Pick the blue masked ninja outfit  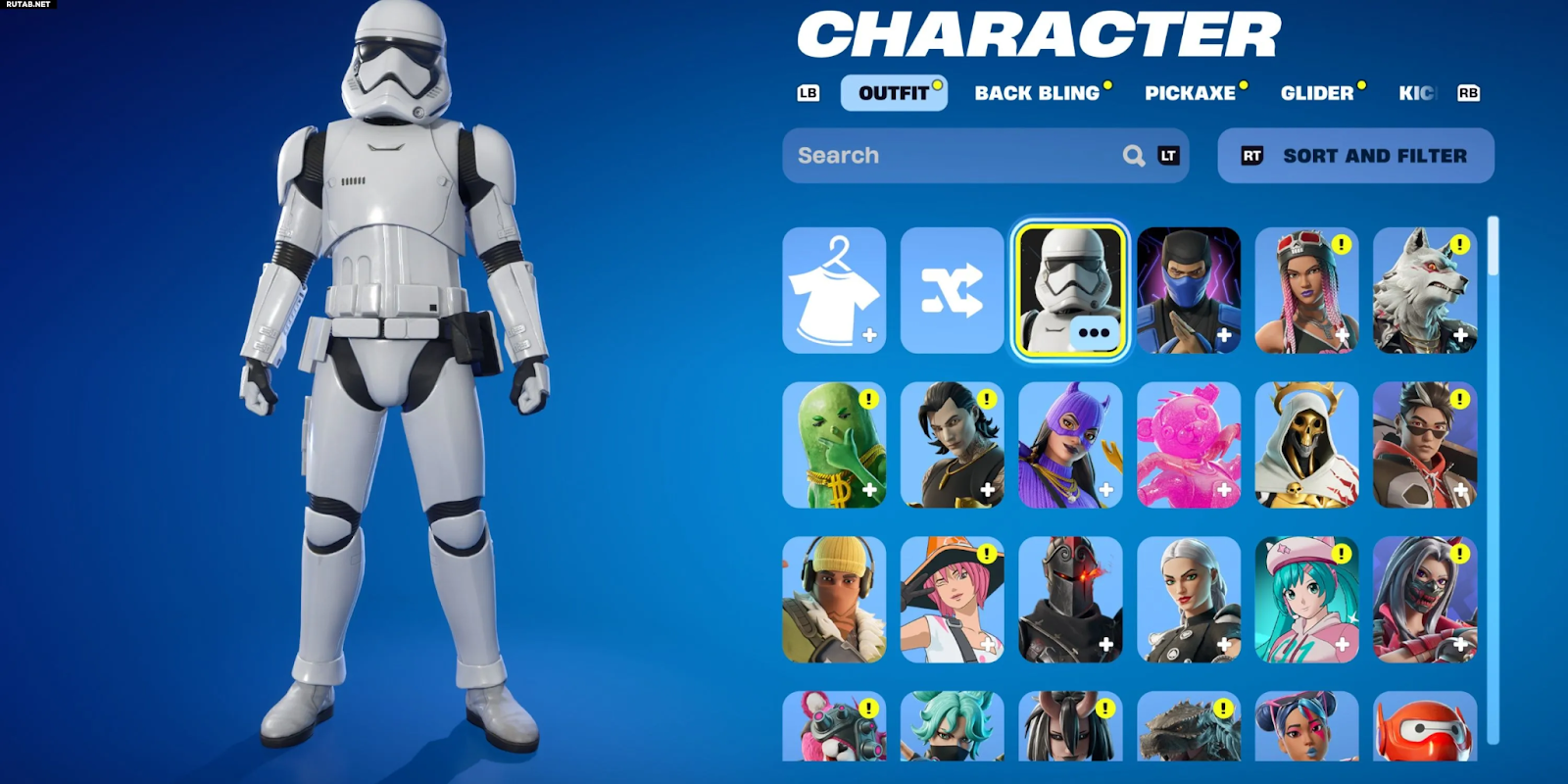click(x=1188, y=290)
